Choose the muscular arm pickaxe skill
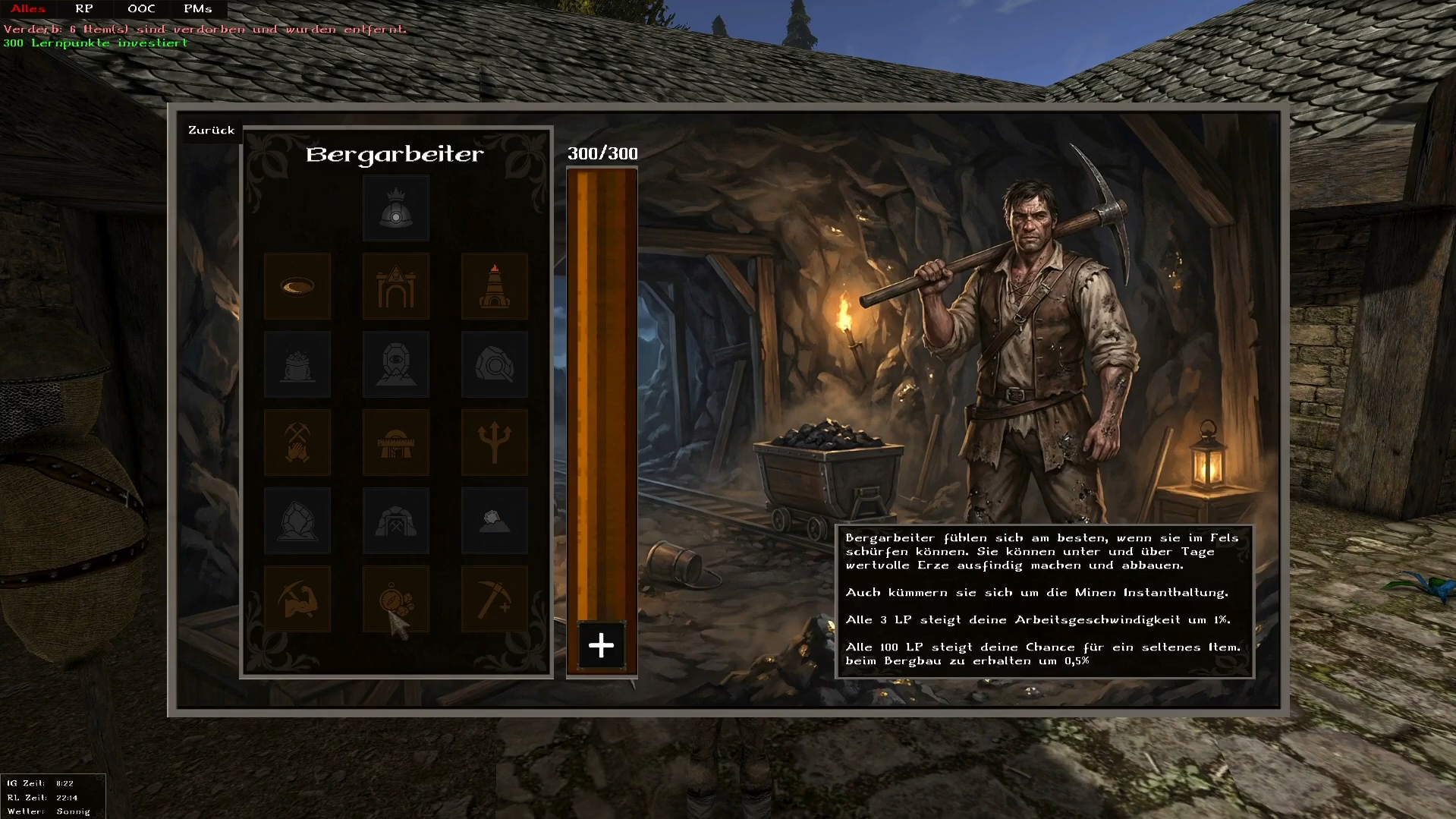 click(297, 599)
